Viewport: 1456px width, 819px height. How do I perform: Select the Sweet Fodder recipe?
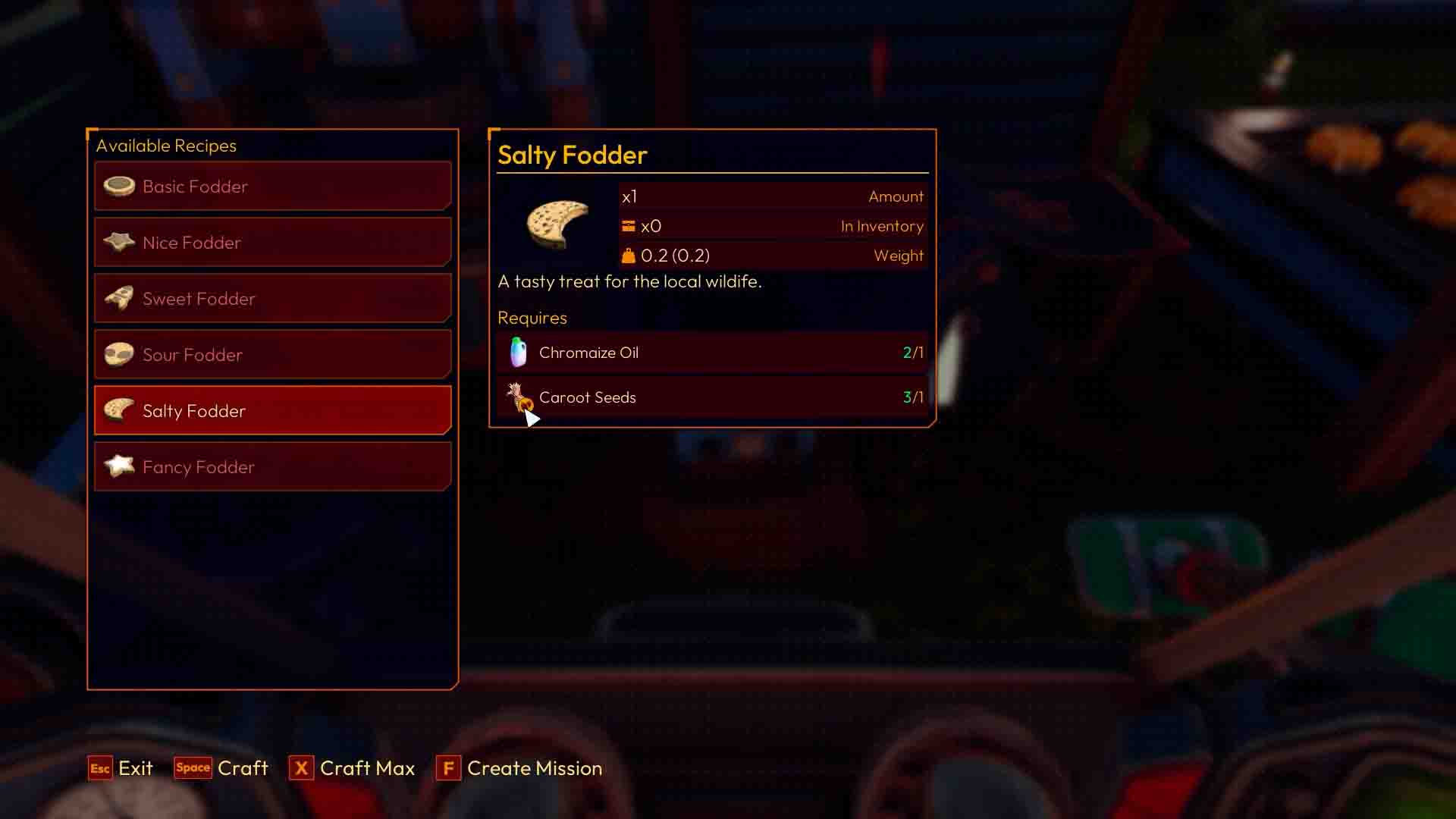click(273, 298)
